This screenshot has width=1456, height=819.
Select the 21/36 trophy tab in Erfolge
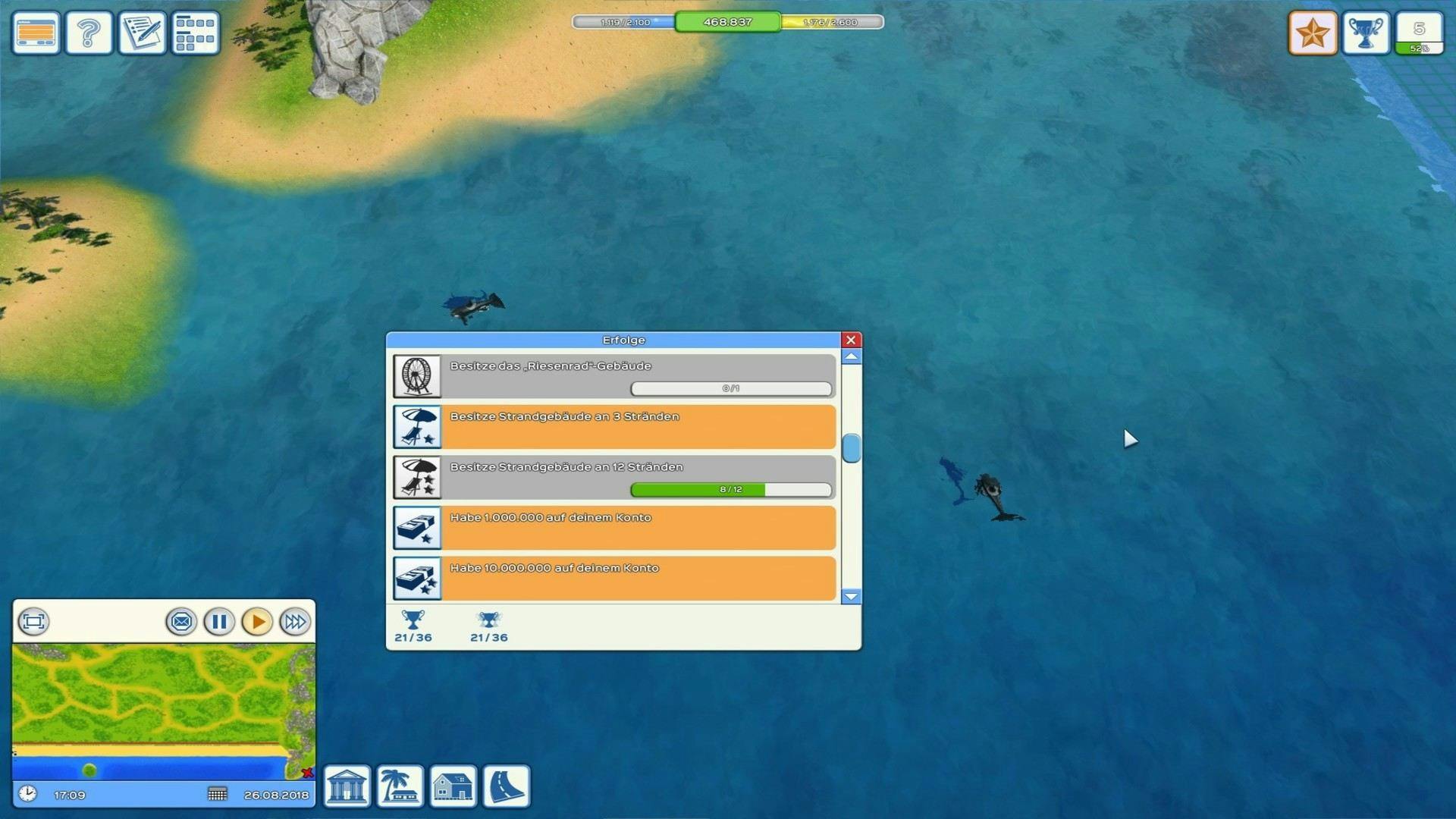tap(413, 626)
